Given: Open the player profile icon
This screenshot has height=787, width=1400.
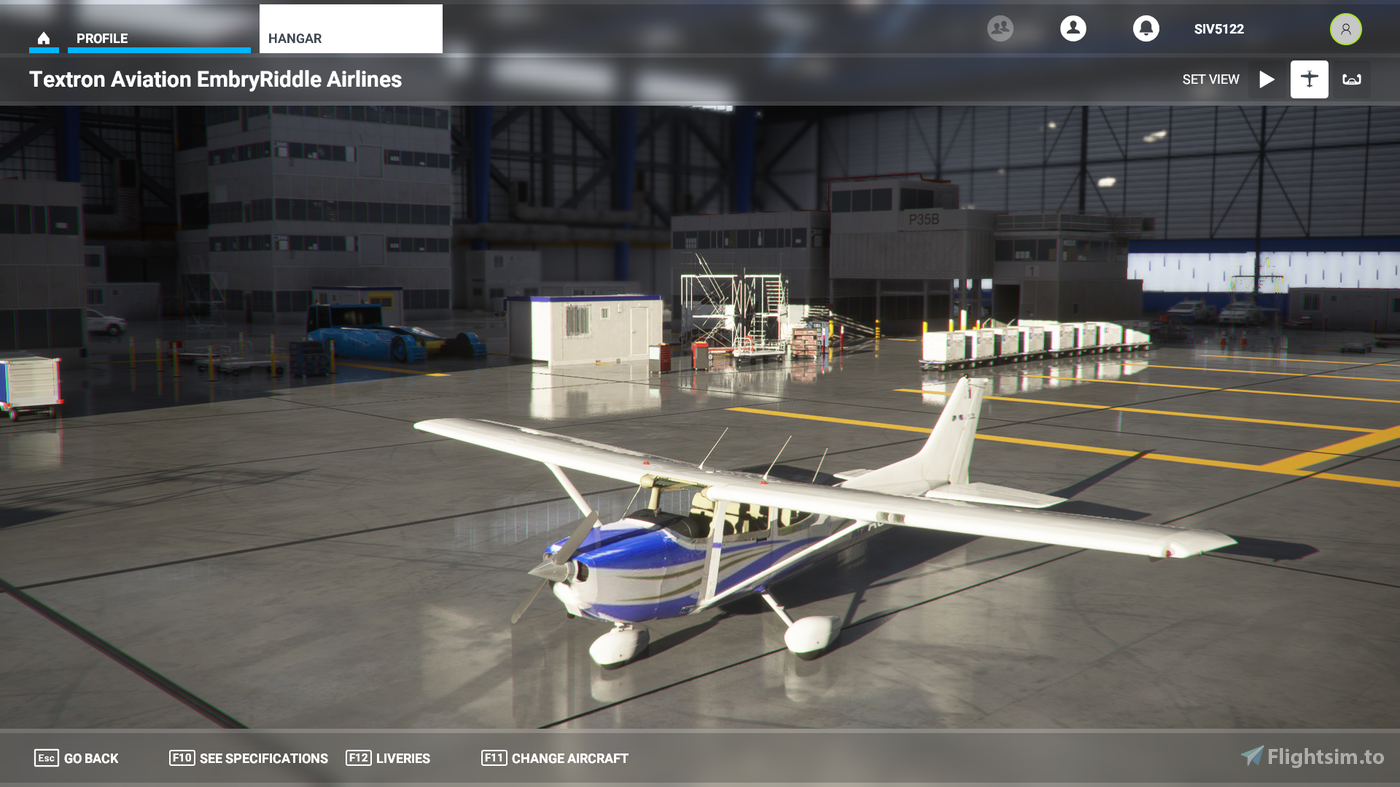Looking at the screenshot, I should 1073,28.
